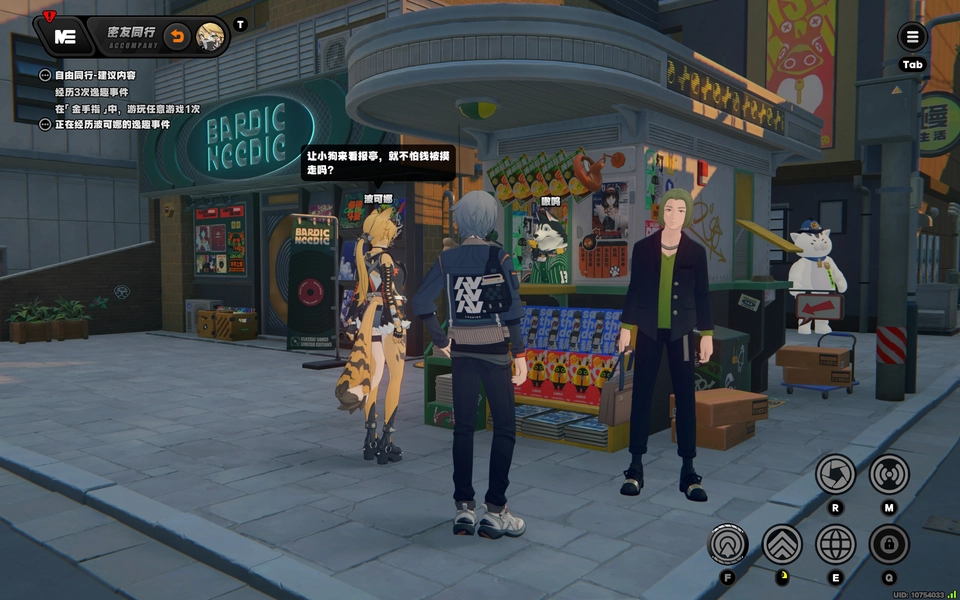Open the ME menu button
Screen dimensions: 960x600
point(65,37)
